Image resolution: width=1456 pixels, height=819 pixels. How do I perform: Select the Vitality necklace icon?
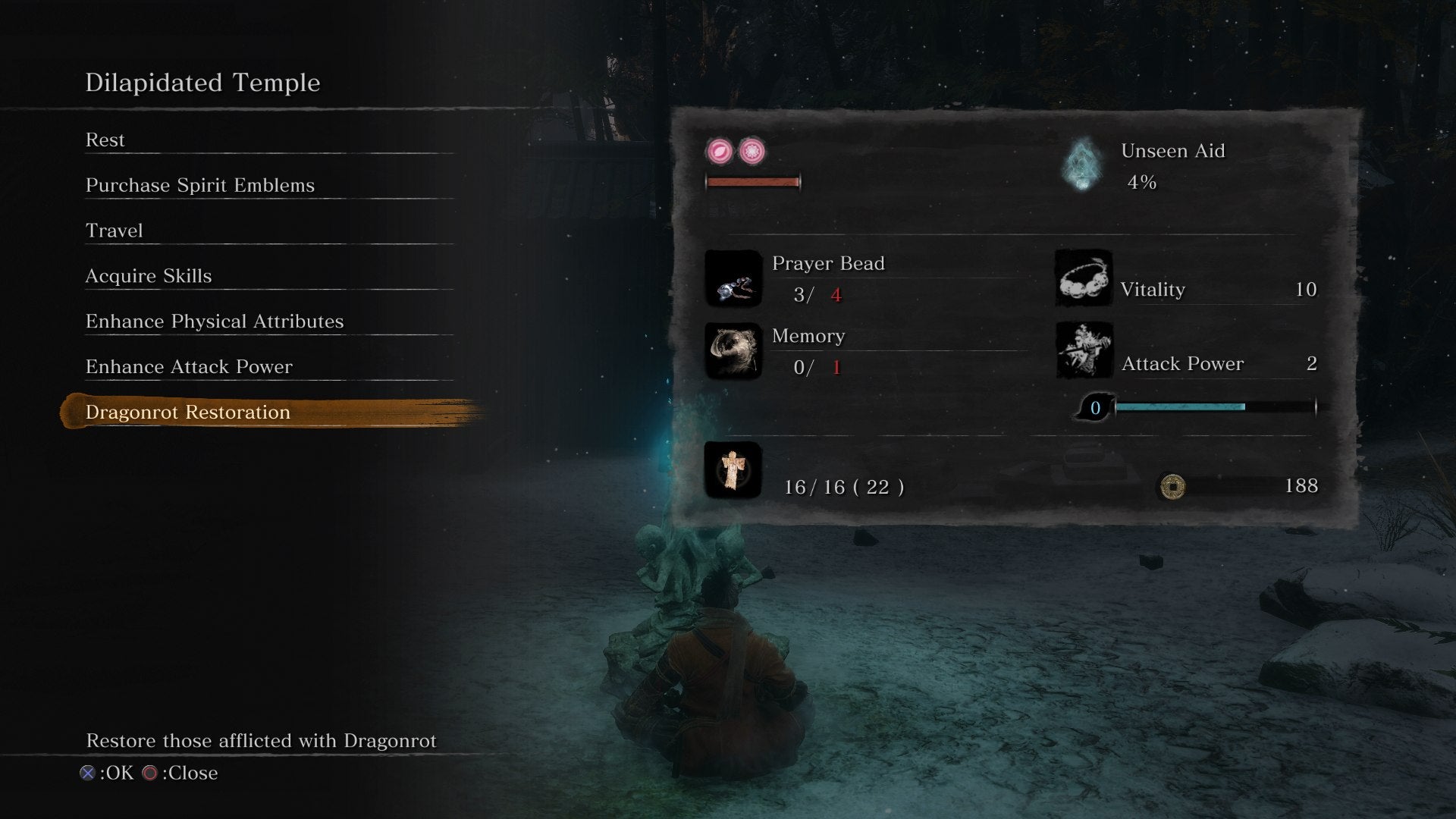pos(1084,279)
